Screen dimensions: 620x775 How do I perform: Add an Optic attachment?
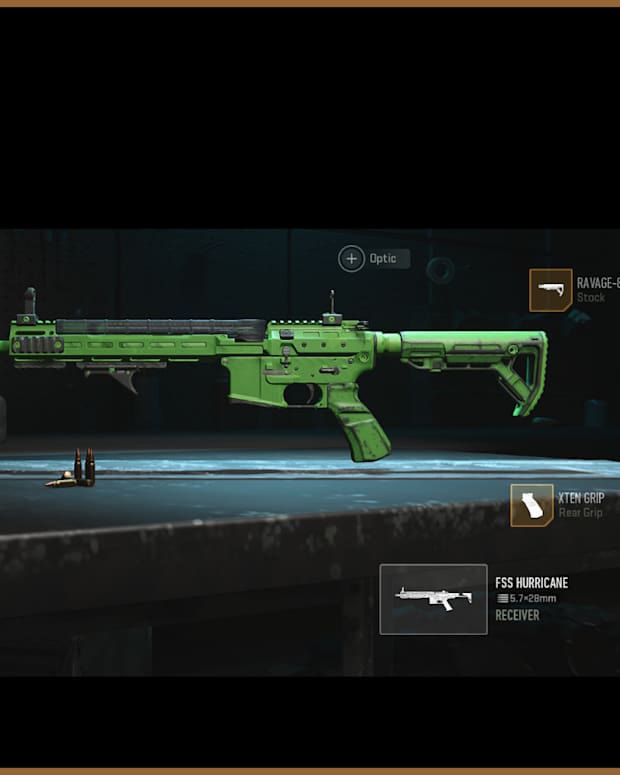(x=352, y=259)
